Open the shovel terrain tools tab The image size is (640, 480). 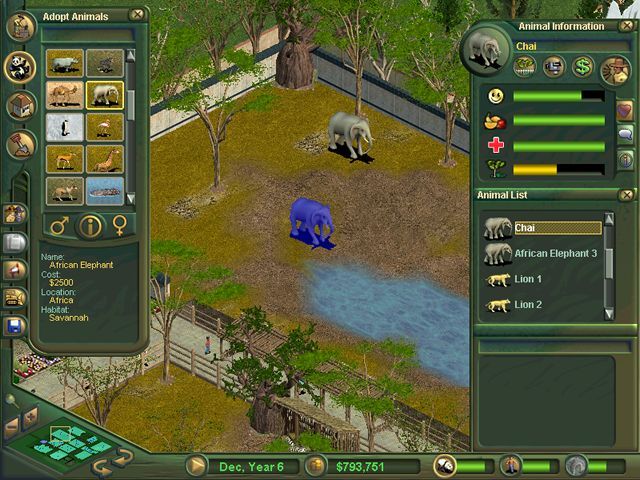point(19,144)
